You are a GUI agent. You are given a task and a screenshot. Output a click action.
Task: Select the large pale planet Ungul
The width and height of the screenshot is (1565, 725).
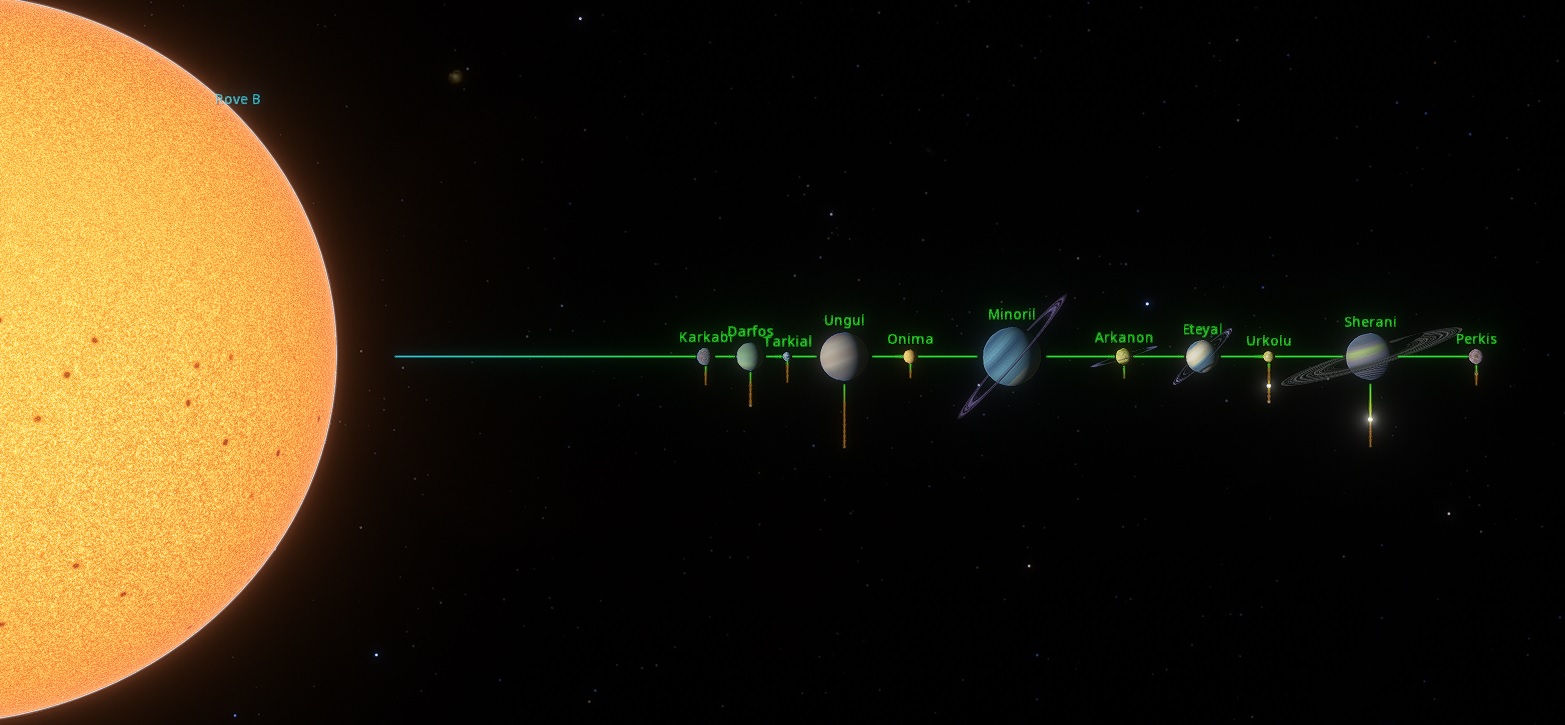(843, 356)
